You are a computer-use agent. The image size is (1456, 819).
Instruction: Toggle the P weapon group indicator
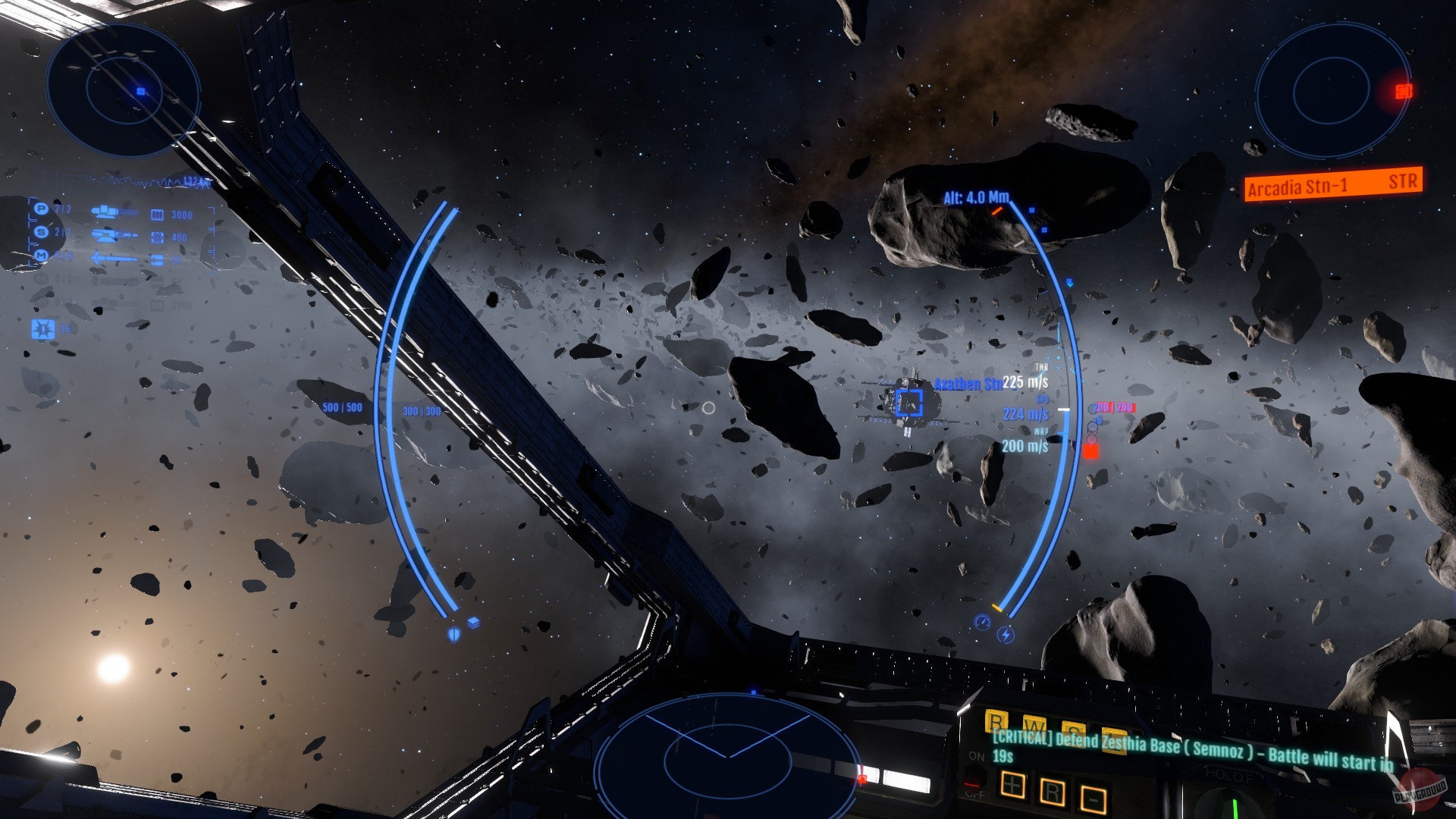click(x=41, y=209)
